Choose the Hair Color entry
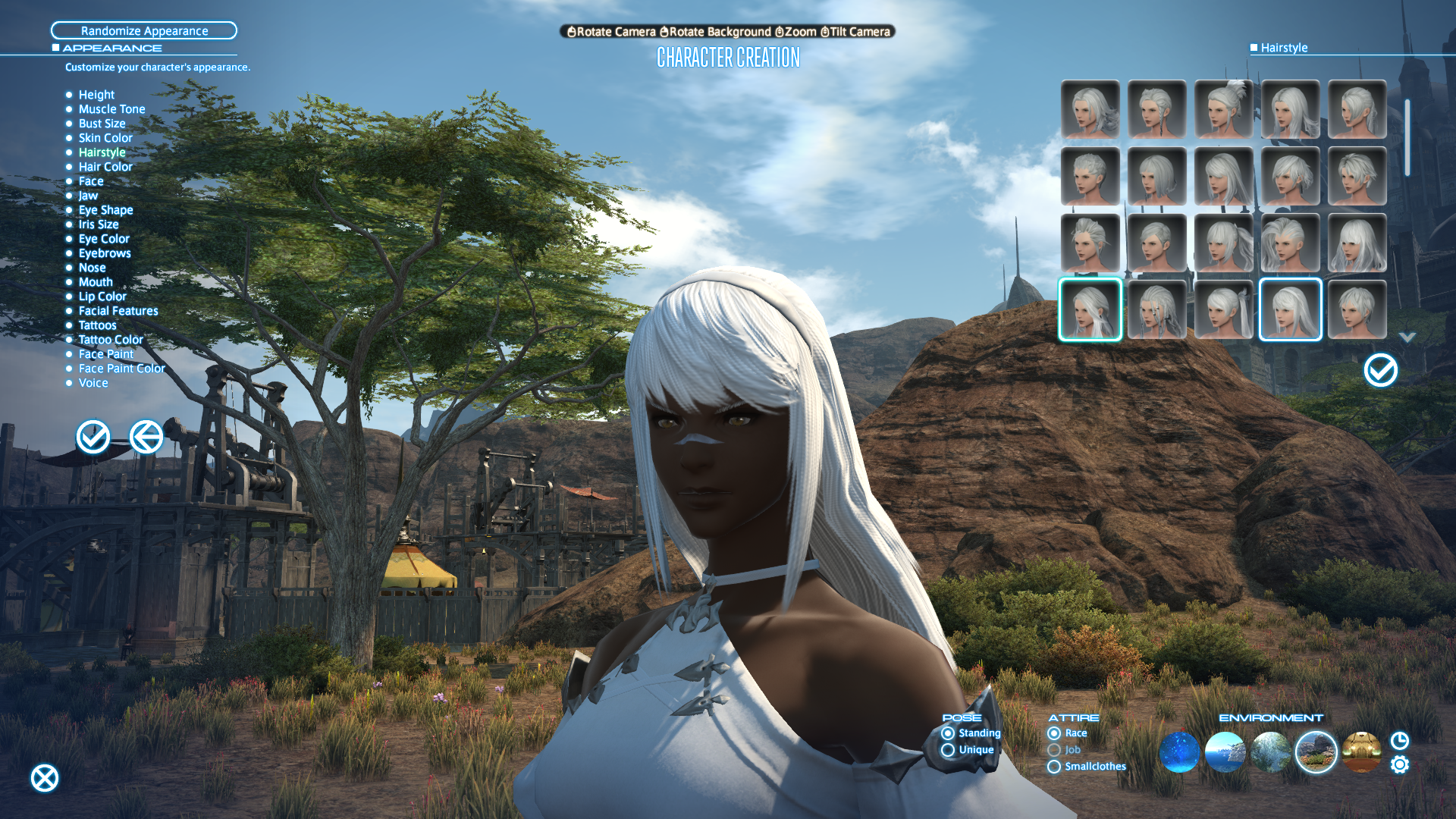This screenshot has height=819, width=1456. click(105, 167)
